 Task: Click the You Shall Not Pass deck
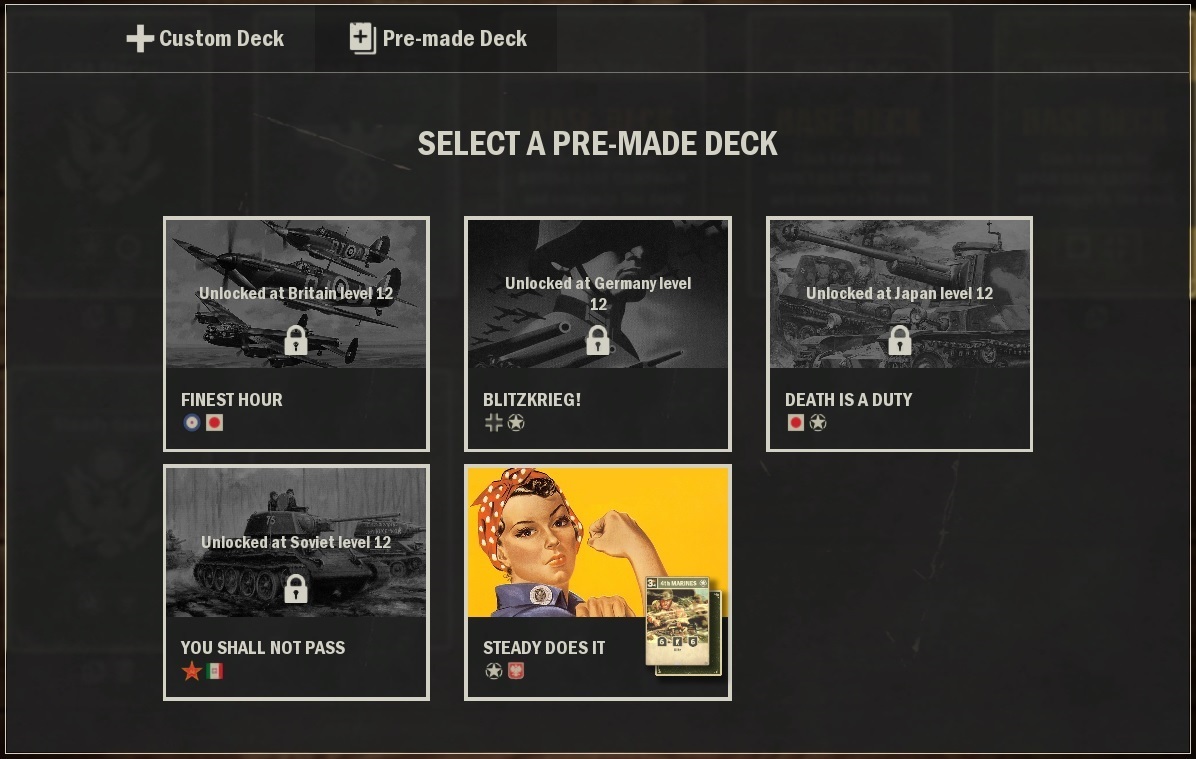(x=296, y=581)
